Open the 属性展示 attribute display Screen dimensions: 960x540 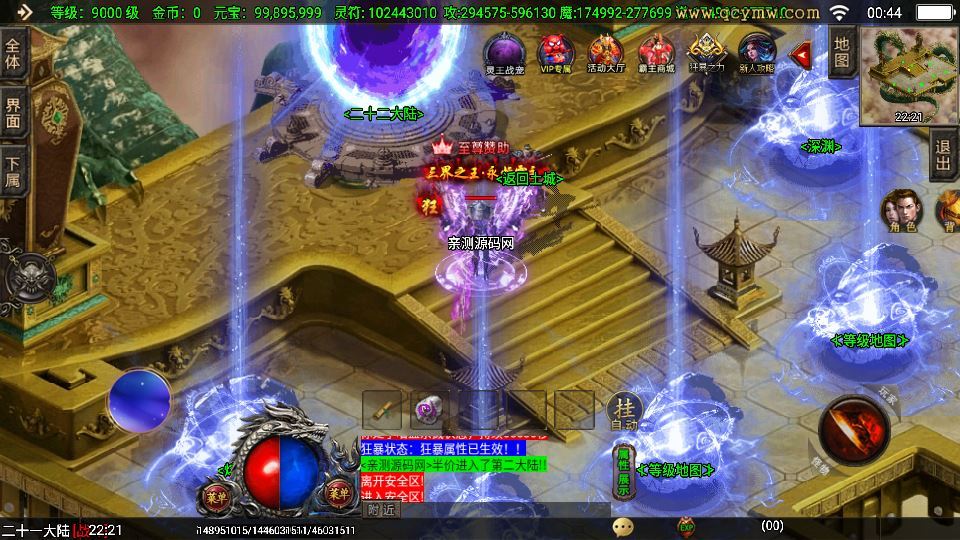pos(623,473)
